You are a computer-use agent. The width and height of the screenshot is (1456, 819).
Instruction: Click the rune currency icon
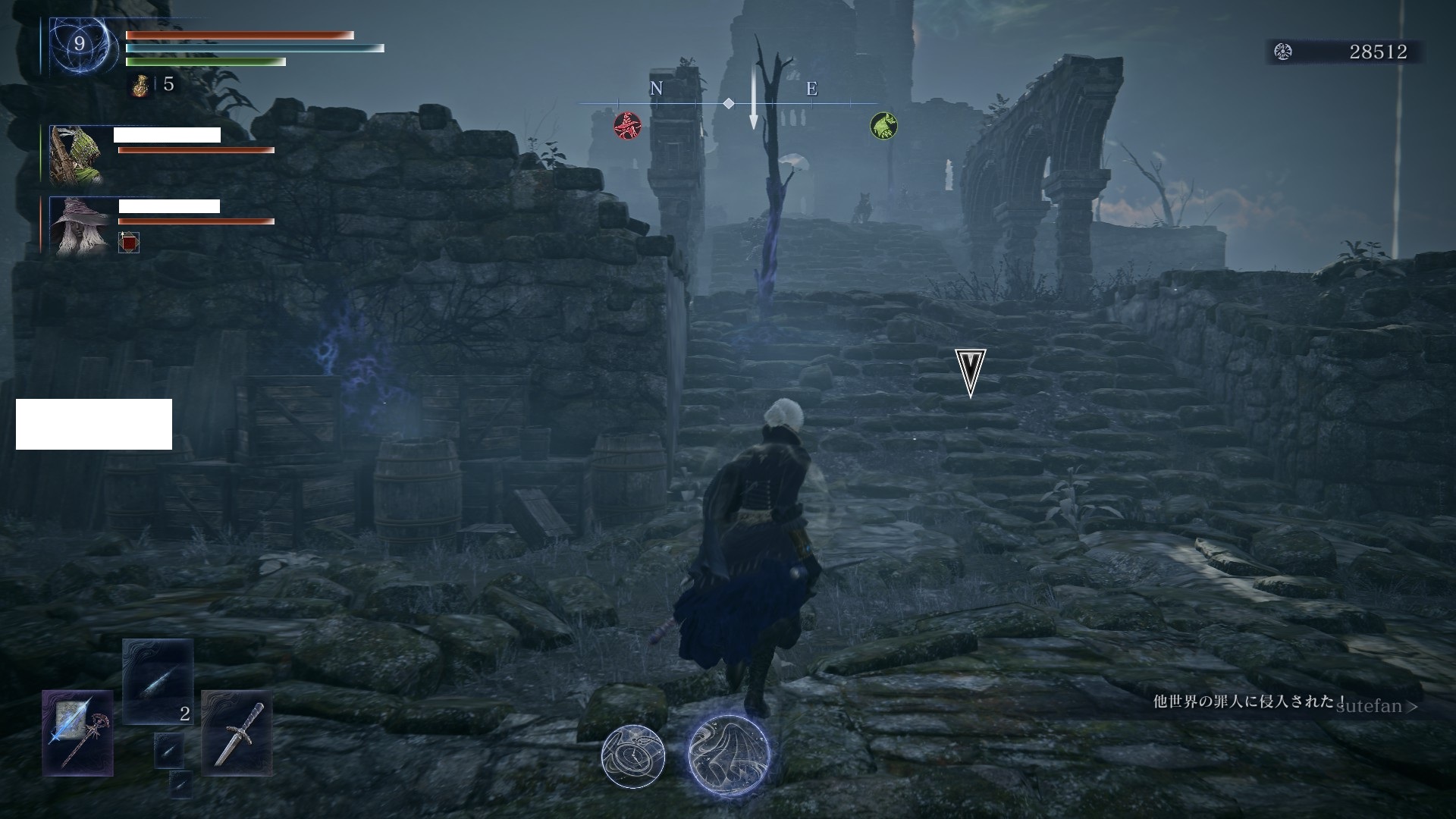coord(1283,52)
